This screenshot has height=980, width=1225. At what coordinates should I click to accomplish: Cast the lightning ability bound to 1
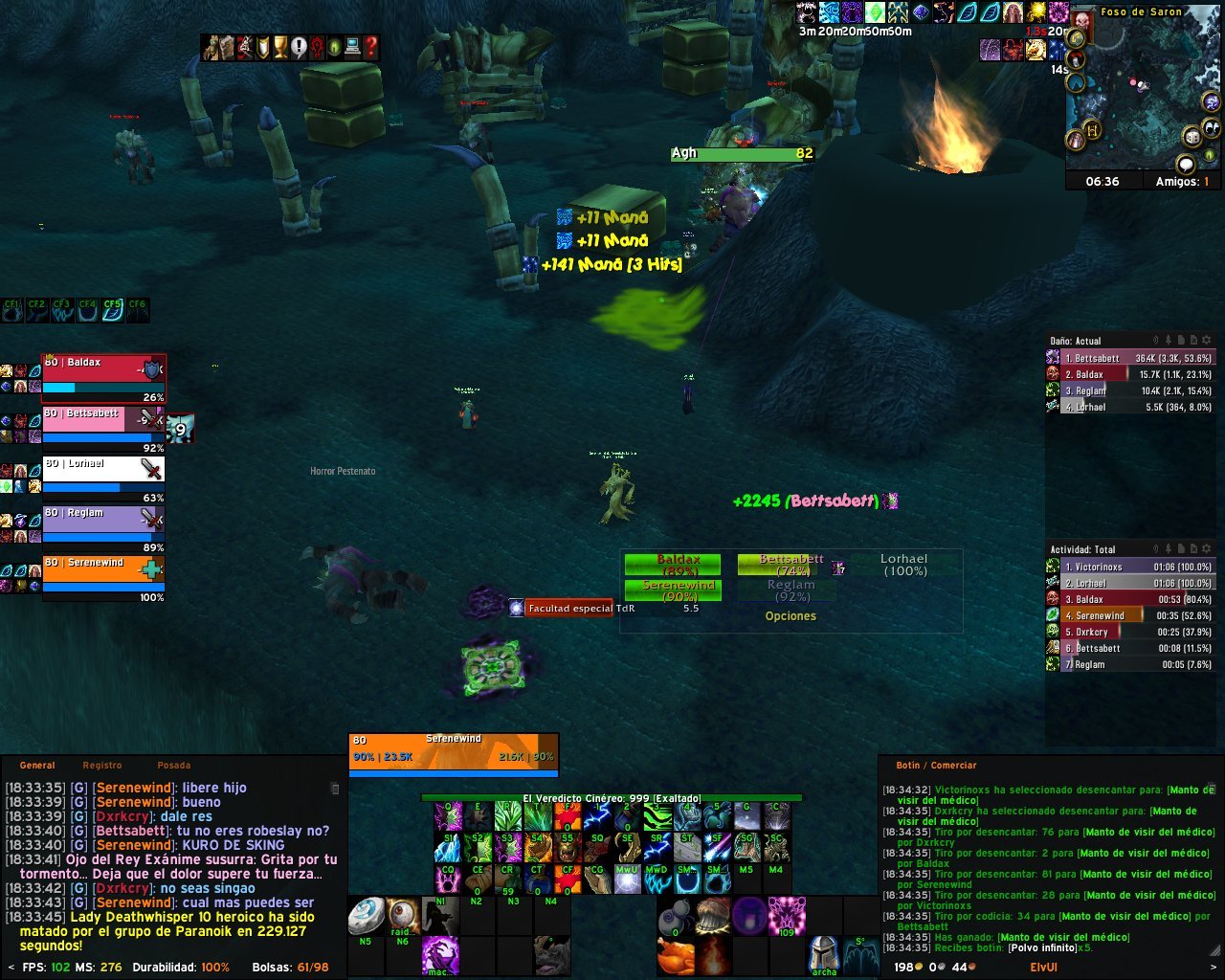pyautogui.click(x=598, y=816)
